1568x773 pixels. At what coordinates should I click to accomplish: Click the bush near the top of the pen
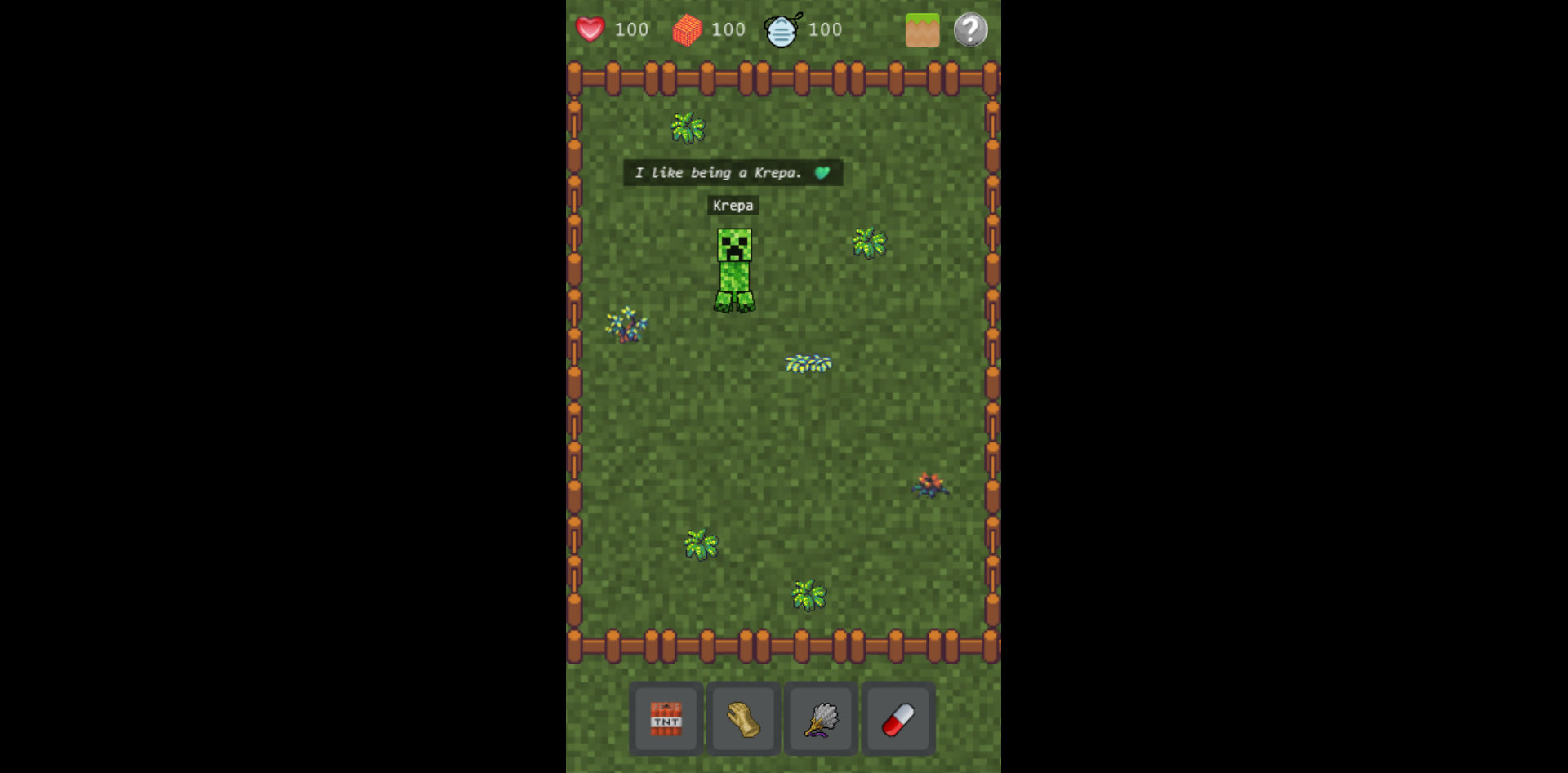[687, 127]
